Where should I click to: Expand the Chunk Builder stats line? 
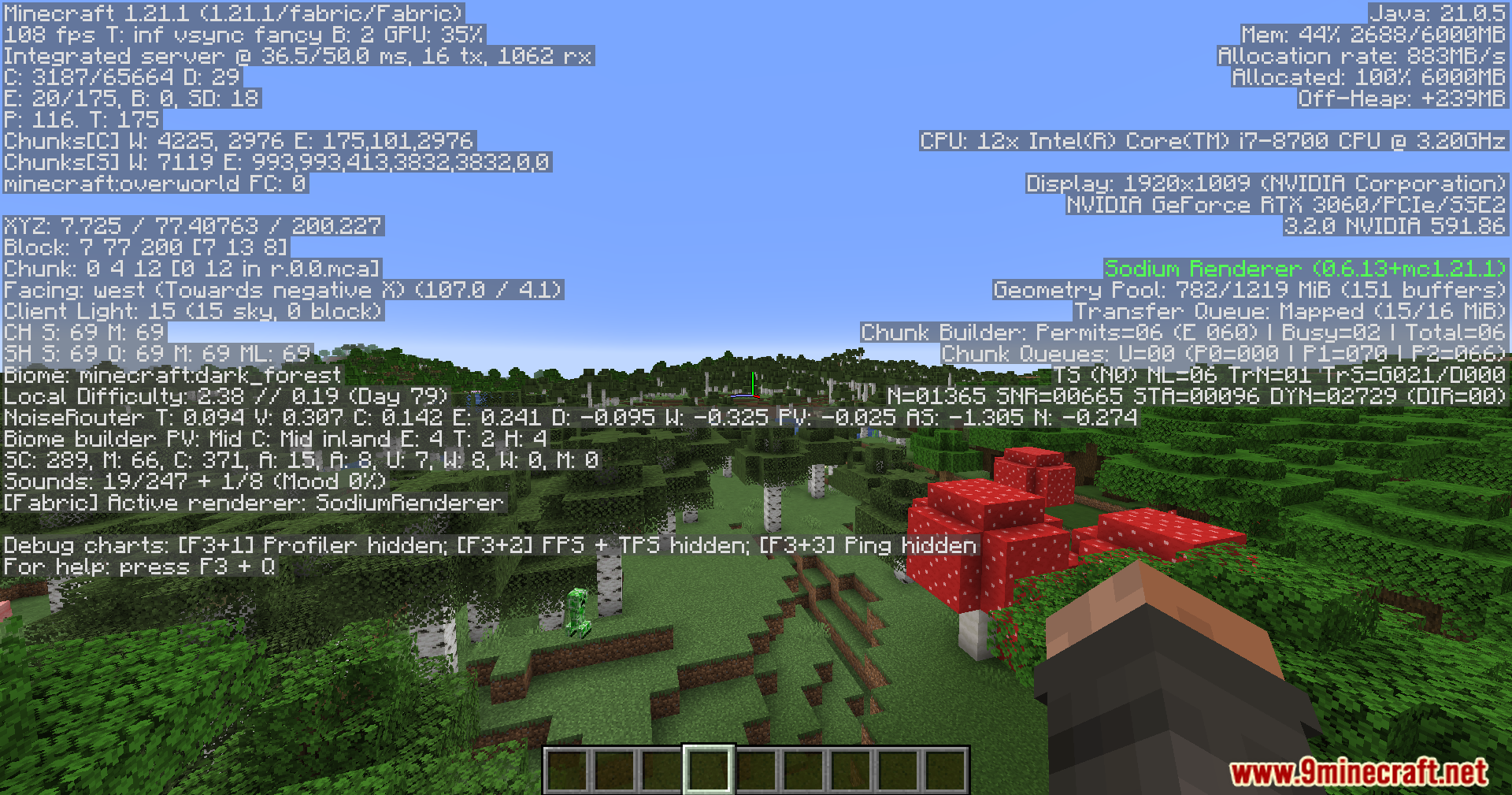tap(1180, 332)
